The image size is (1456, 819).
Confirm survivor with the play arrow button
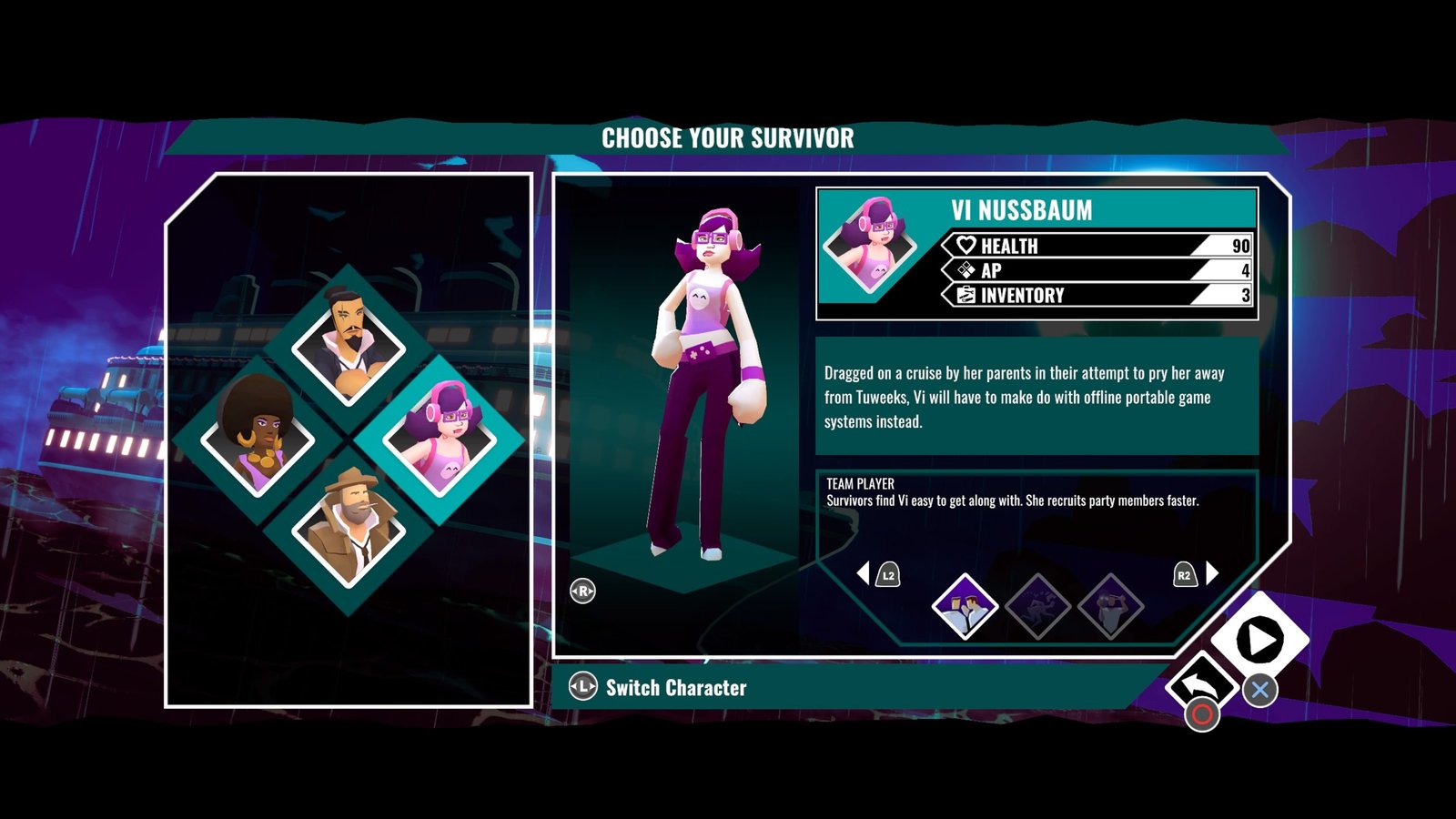(x=1260, y=640)
